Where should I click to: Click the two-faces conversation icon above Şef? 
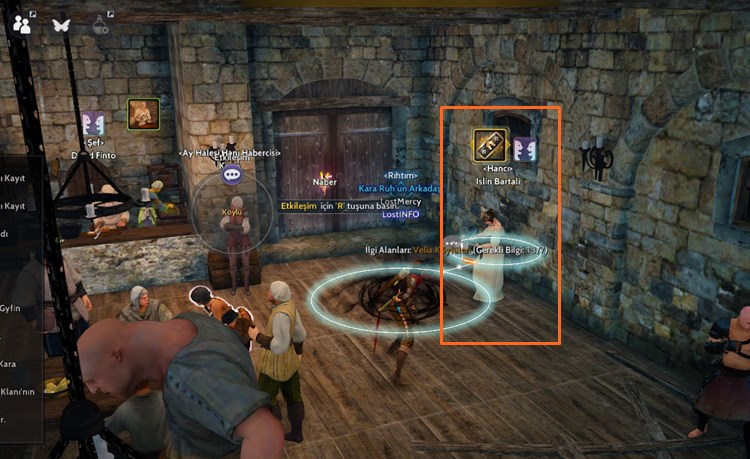pyautogui.click(x=95, y=124)
